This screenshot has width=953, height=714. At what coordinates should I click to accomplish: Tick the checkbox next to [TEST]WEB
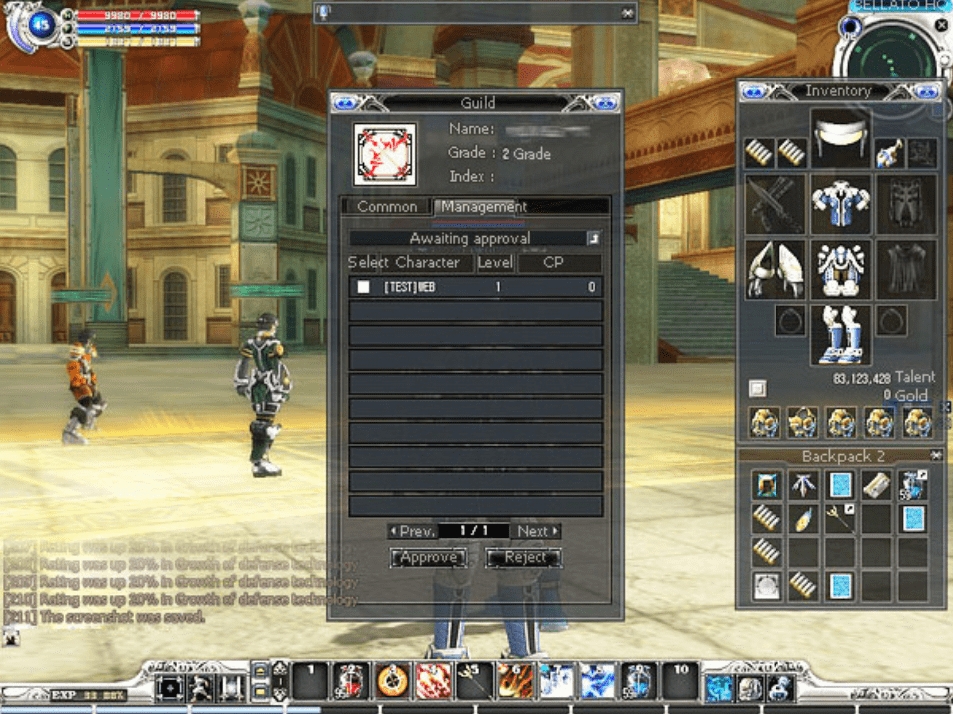(364, 288)
